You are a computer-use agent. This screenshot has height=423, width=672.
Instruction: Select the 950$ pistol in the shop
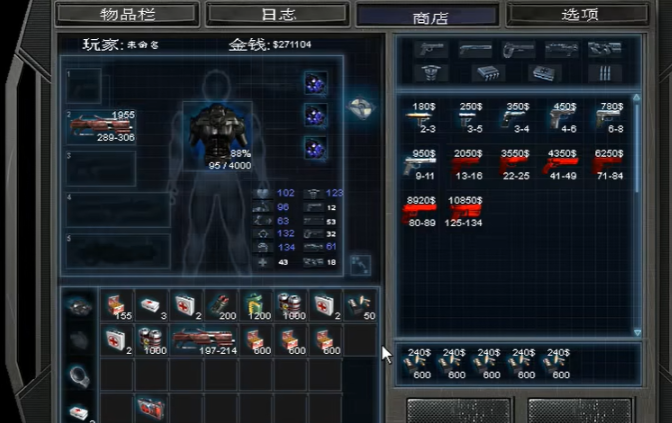pos(422,164)
